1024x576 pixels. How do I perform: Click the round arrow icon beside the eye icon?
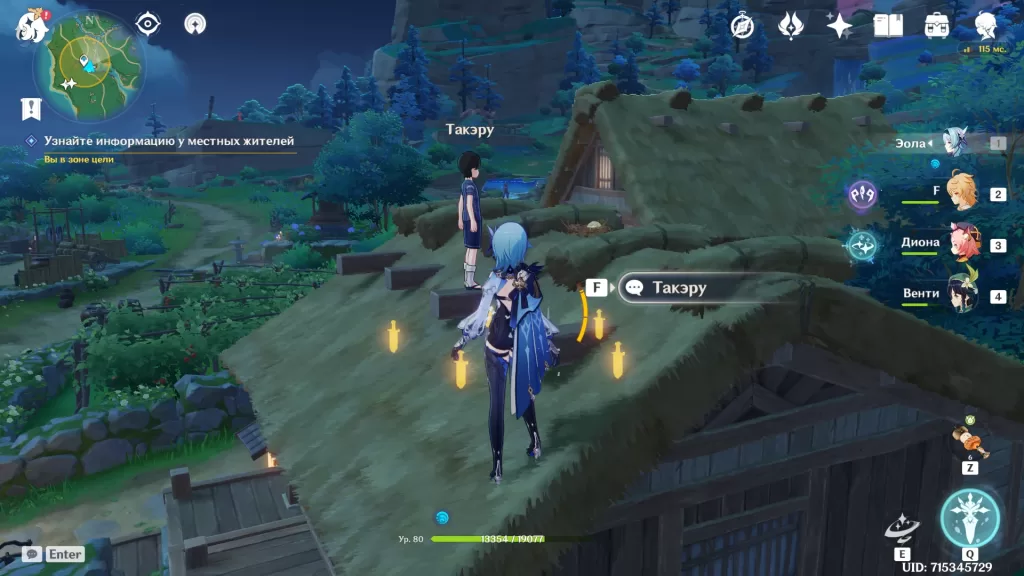coord(195,23)
